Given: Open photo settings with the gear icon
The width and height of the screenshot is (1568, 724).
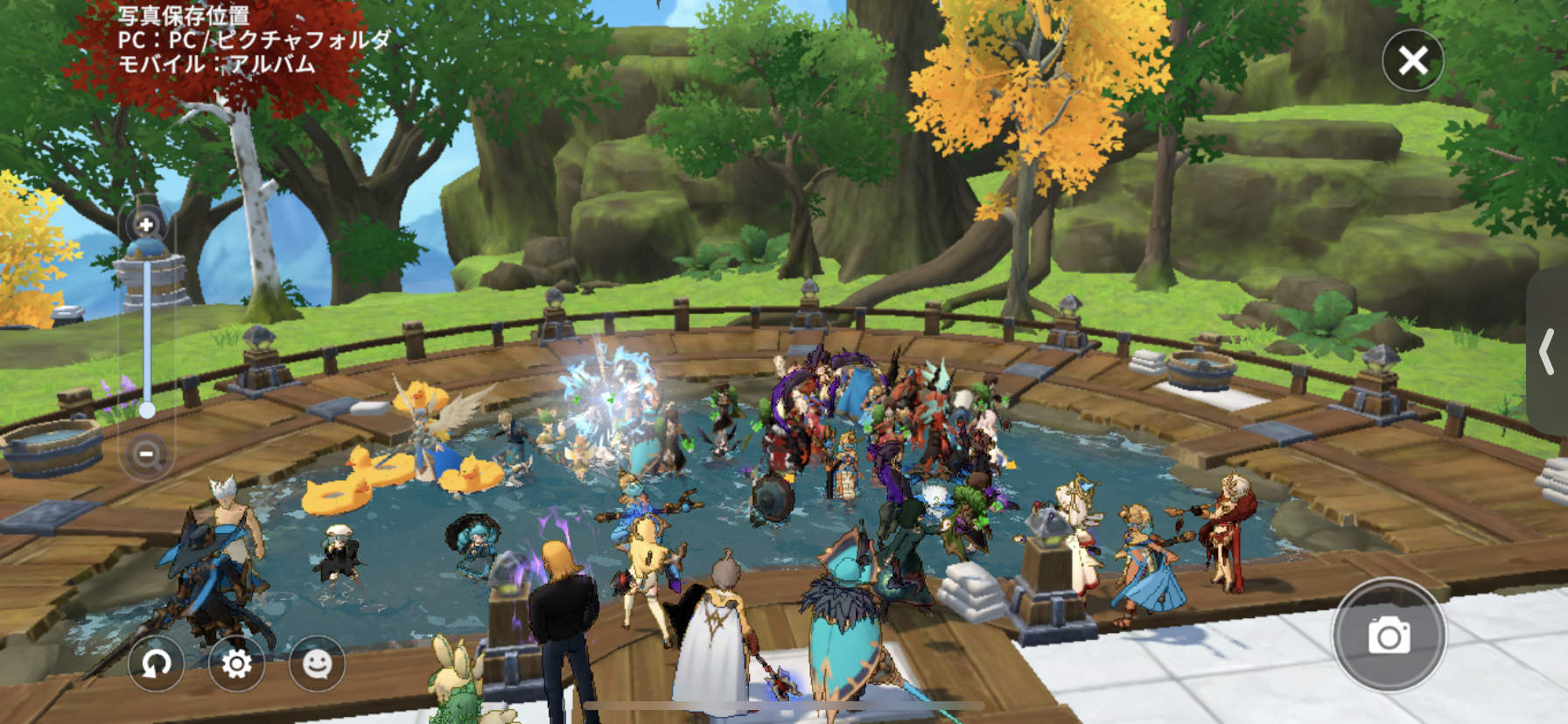Looking at the screenshot, I should coord(236,664).
